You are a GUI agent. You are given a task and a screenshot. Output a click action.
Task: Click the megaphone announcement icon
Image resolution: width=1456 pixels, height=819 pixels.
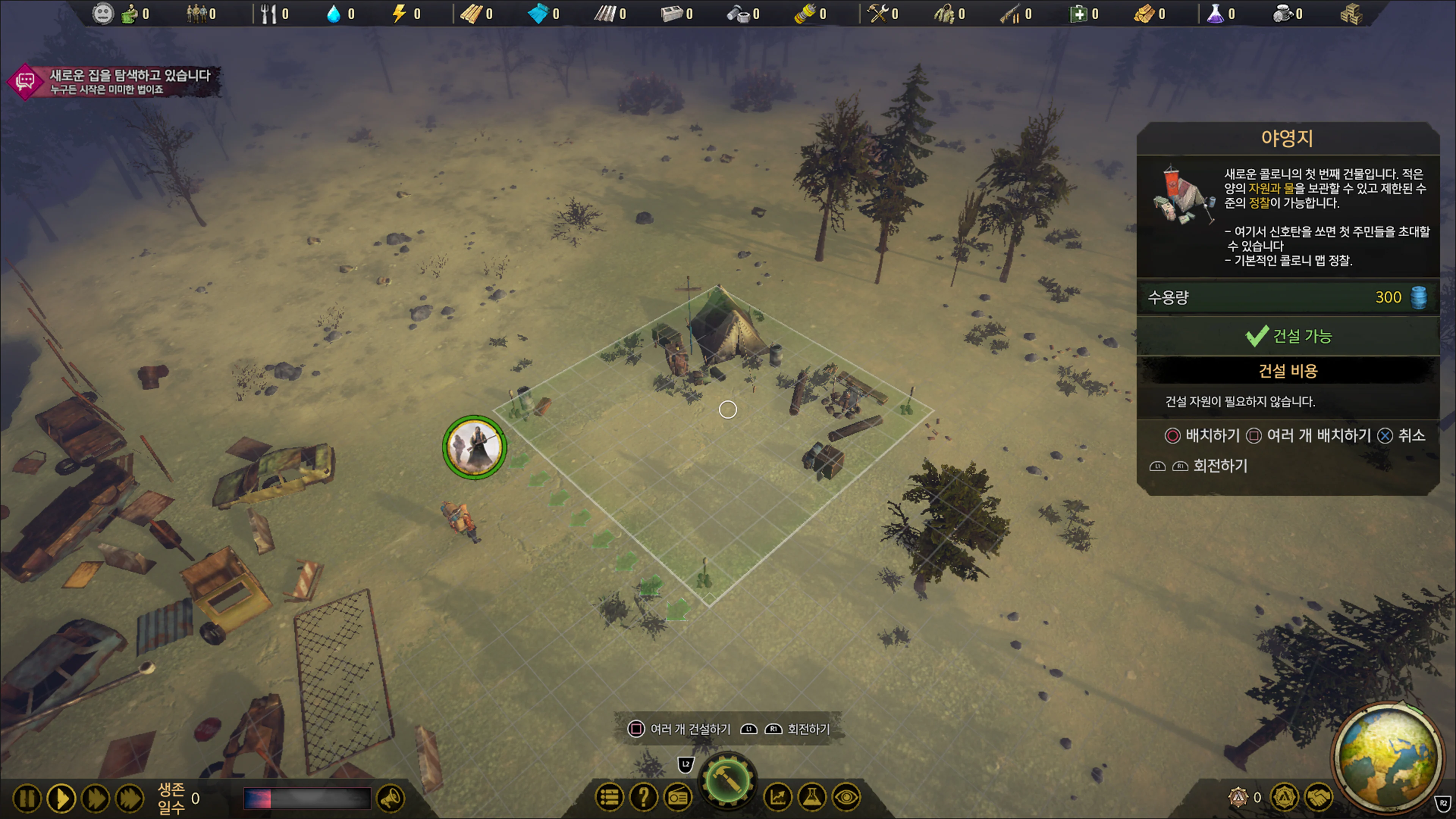tap(391, 798)
